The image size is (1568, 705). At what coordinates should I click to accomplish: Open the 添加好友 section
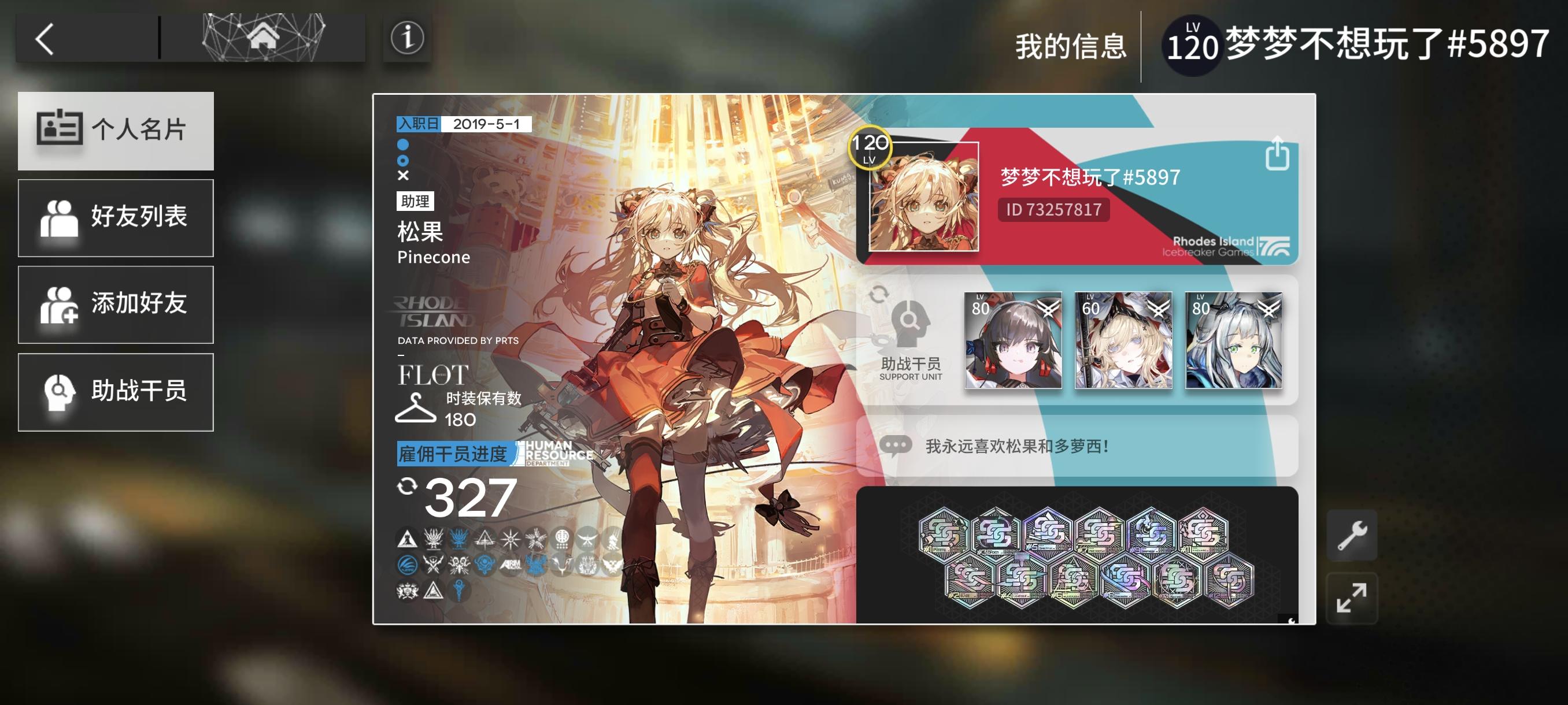[x=116, y=304]
